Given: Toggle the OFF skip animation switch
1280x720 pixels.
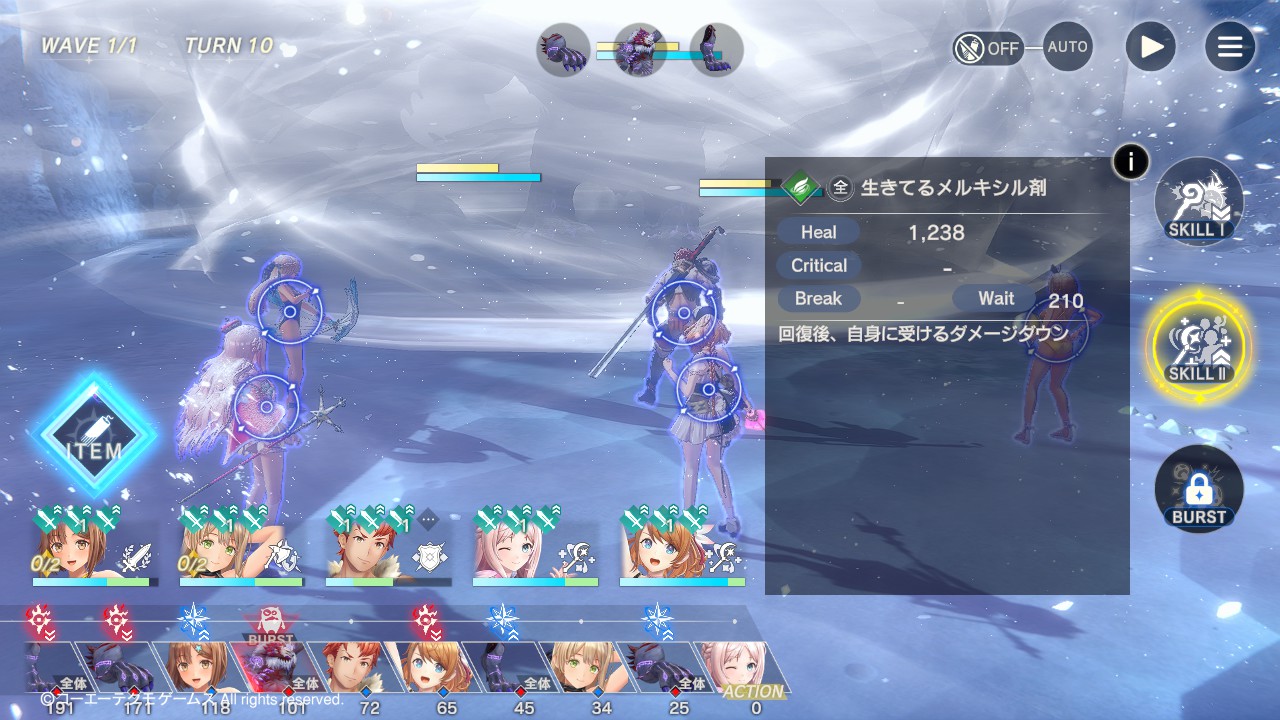Looking at the screenshot, I should [988, 48].
